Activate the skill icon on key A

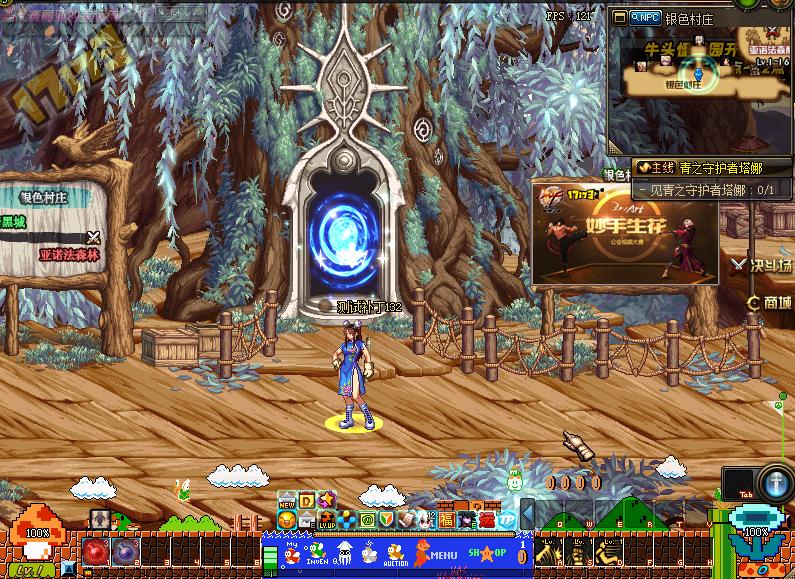click(548, 550)
